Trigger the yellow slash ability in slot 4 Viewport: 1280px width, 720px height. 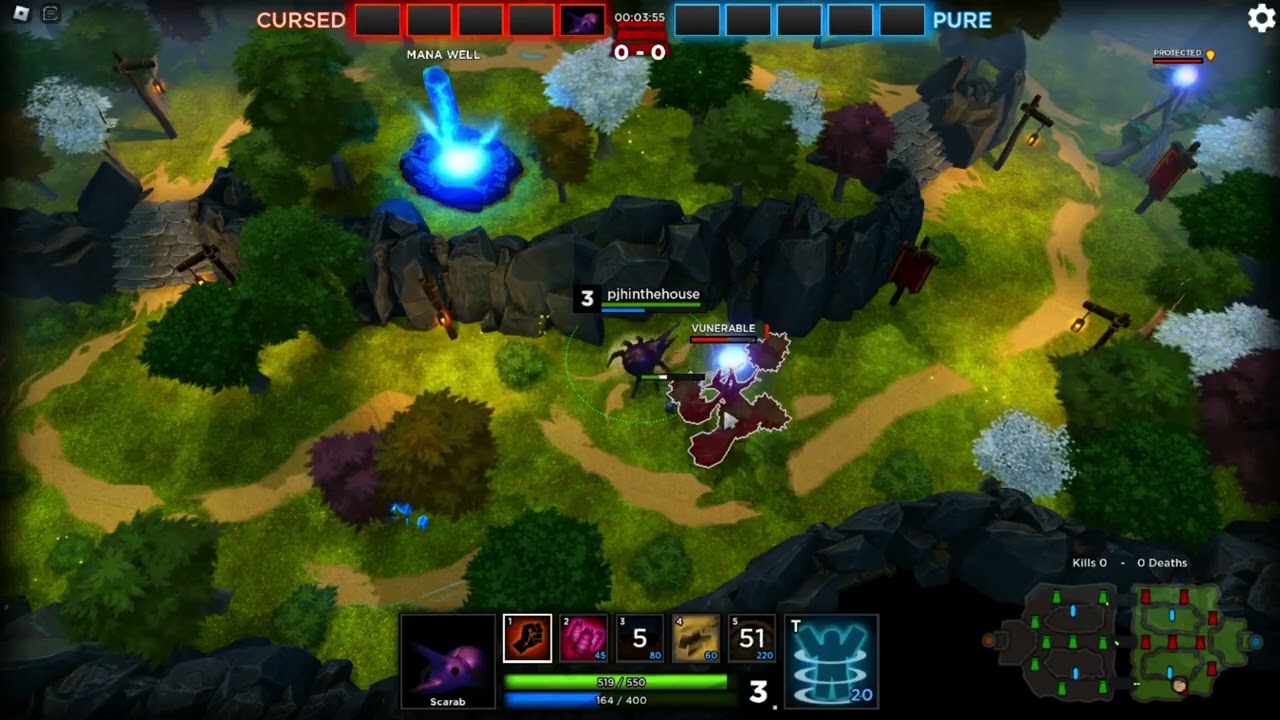coord(695,638)
